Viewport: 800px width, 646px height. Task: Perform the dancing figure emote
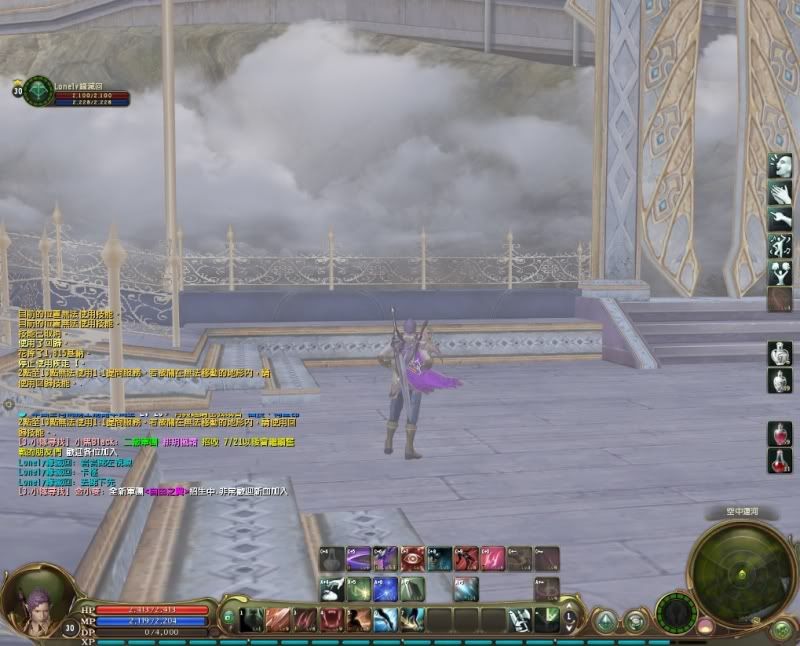[x=780, y=246]
